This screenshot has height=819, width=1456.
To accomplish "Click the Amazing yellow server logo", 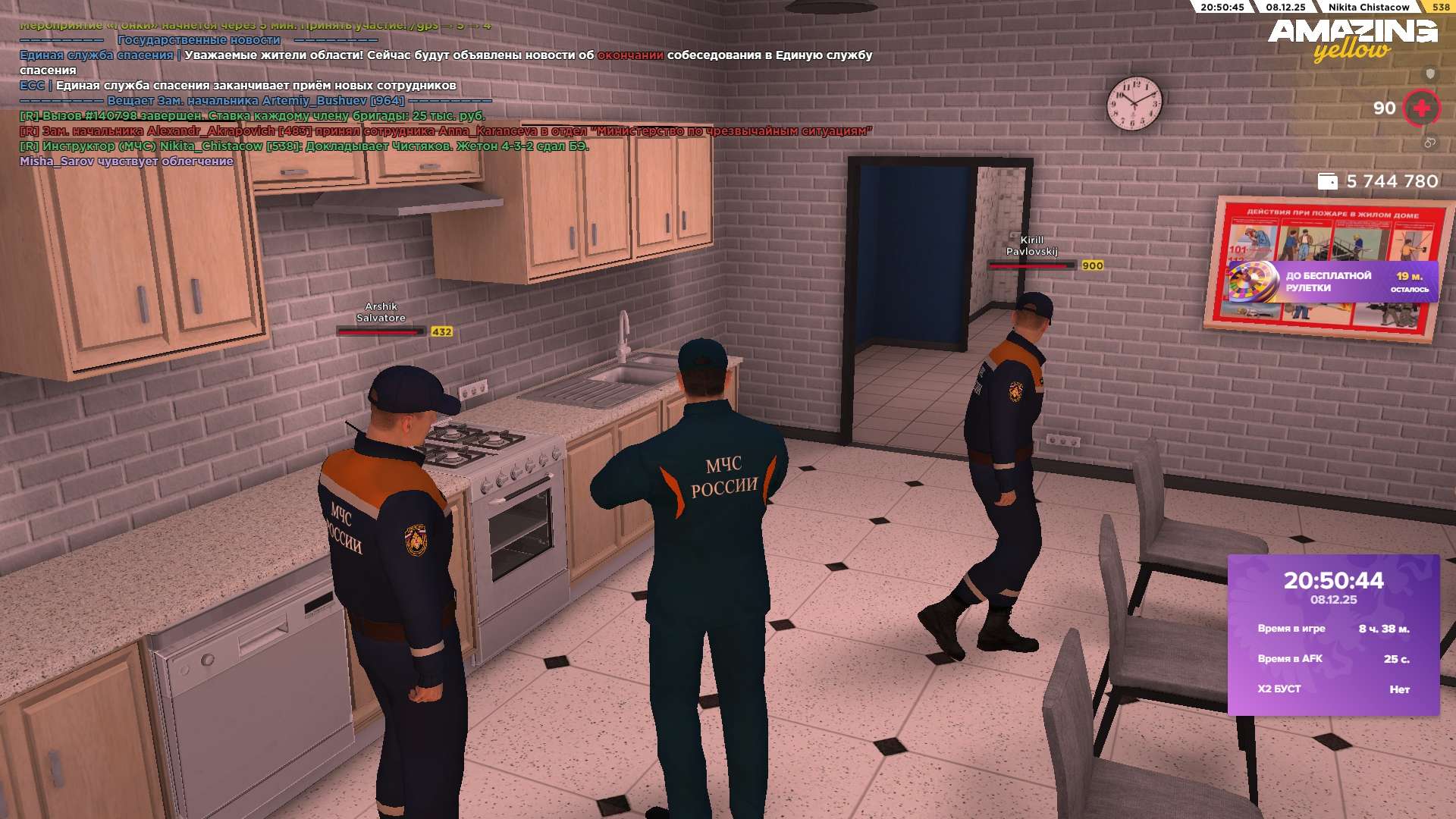I will tap(1352, 39).
